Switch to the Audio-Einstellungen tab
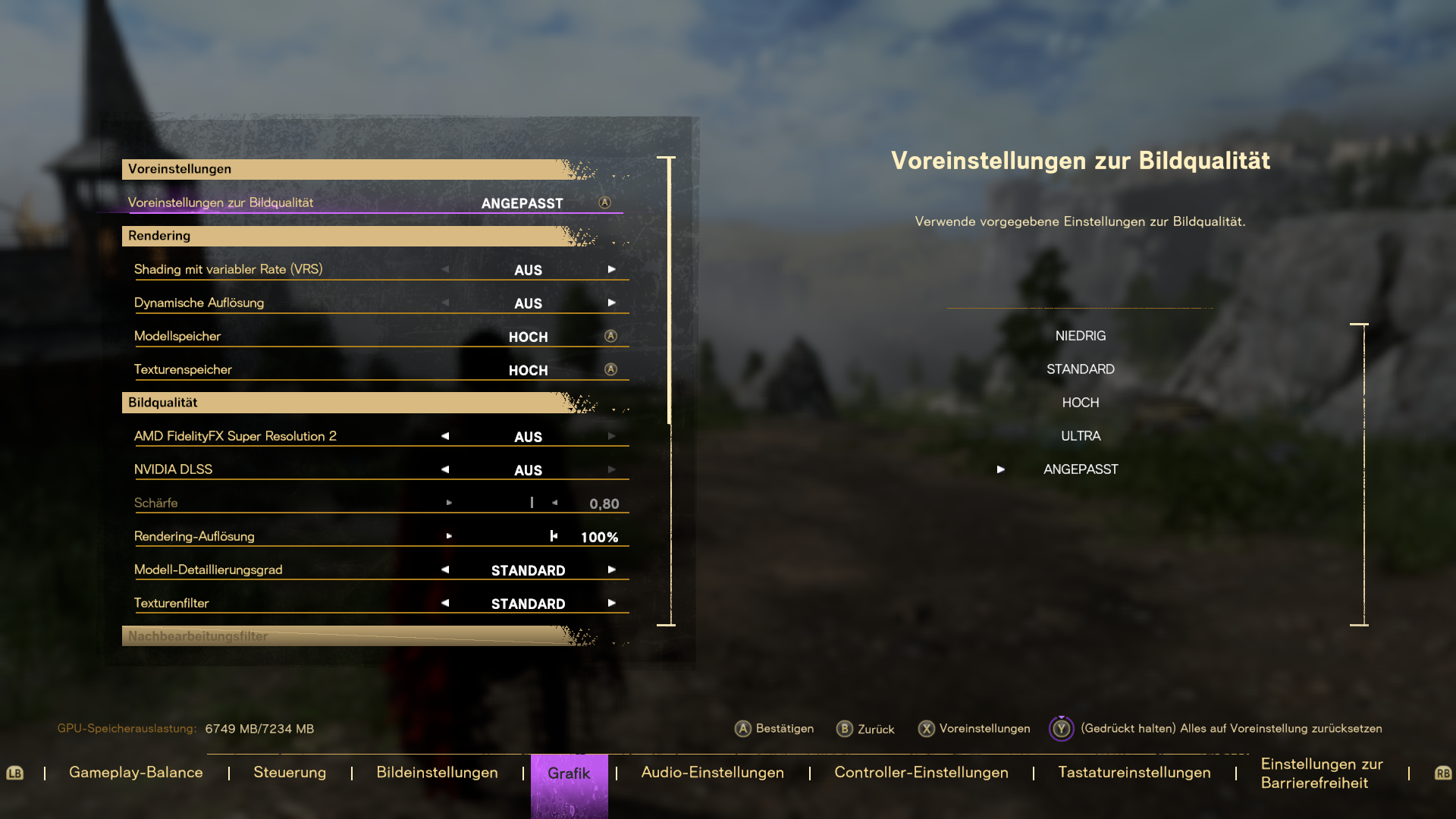The image size is (1456, 819). 712,772
